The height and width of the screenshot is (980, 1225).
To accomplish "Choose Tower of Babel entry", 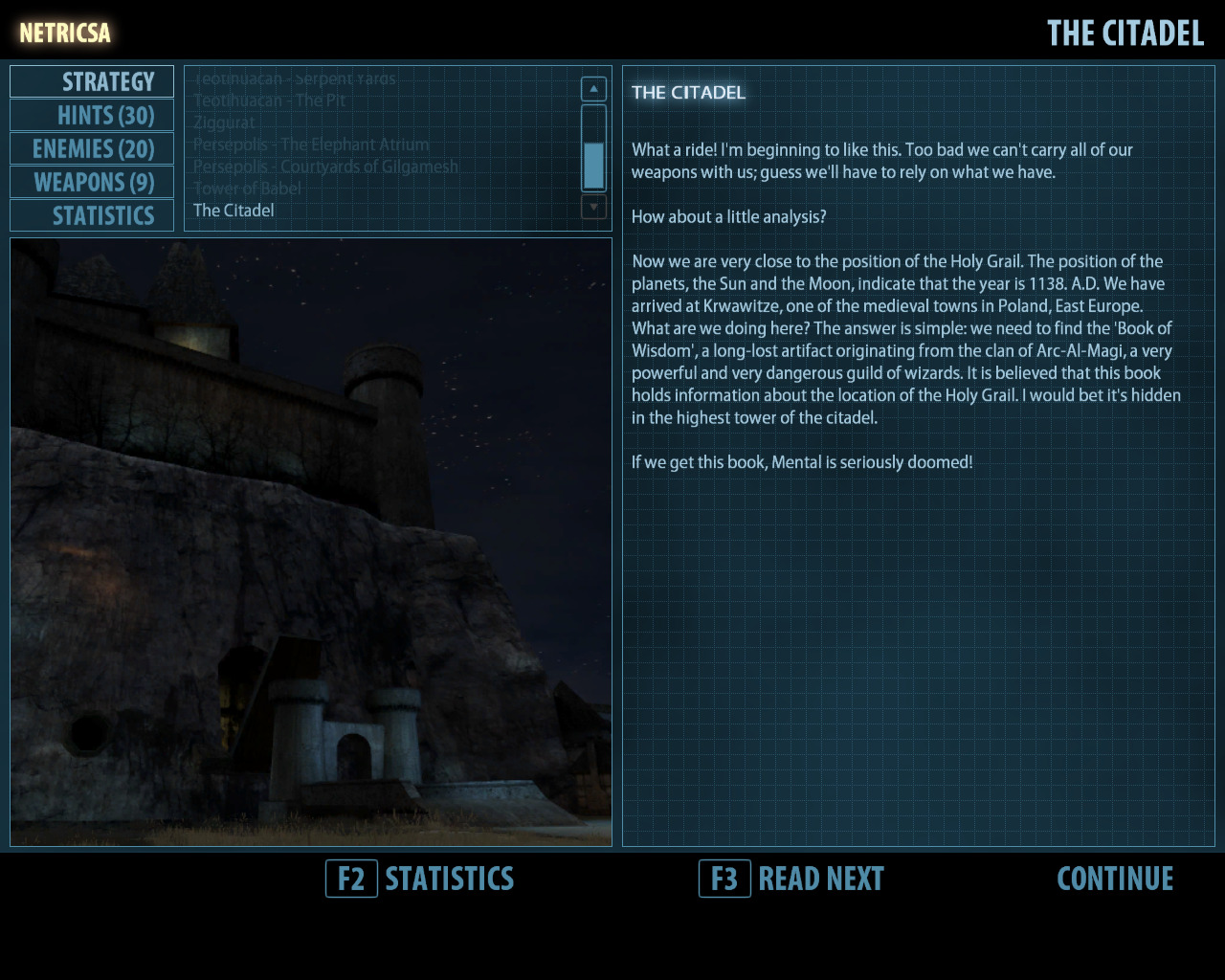I will (x=247, y=189).
